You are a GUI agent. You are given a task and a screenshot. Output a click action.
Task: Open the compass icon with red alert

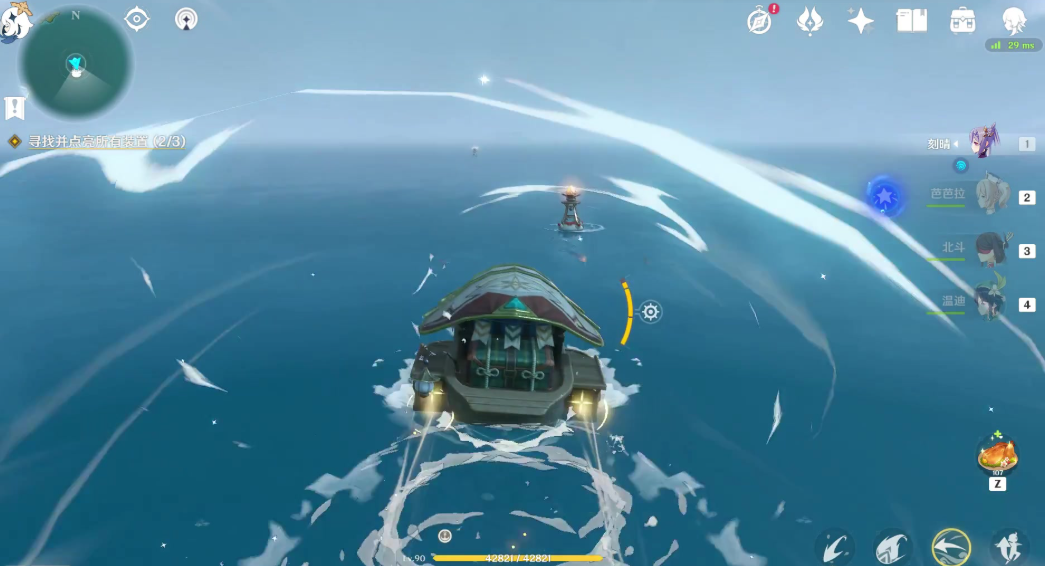tap(761, 21)
